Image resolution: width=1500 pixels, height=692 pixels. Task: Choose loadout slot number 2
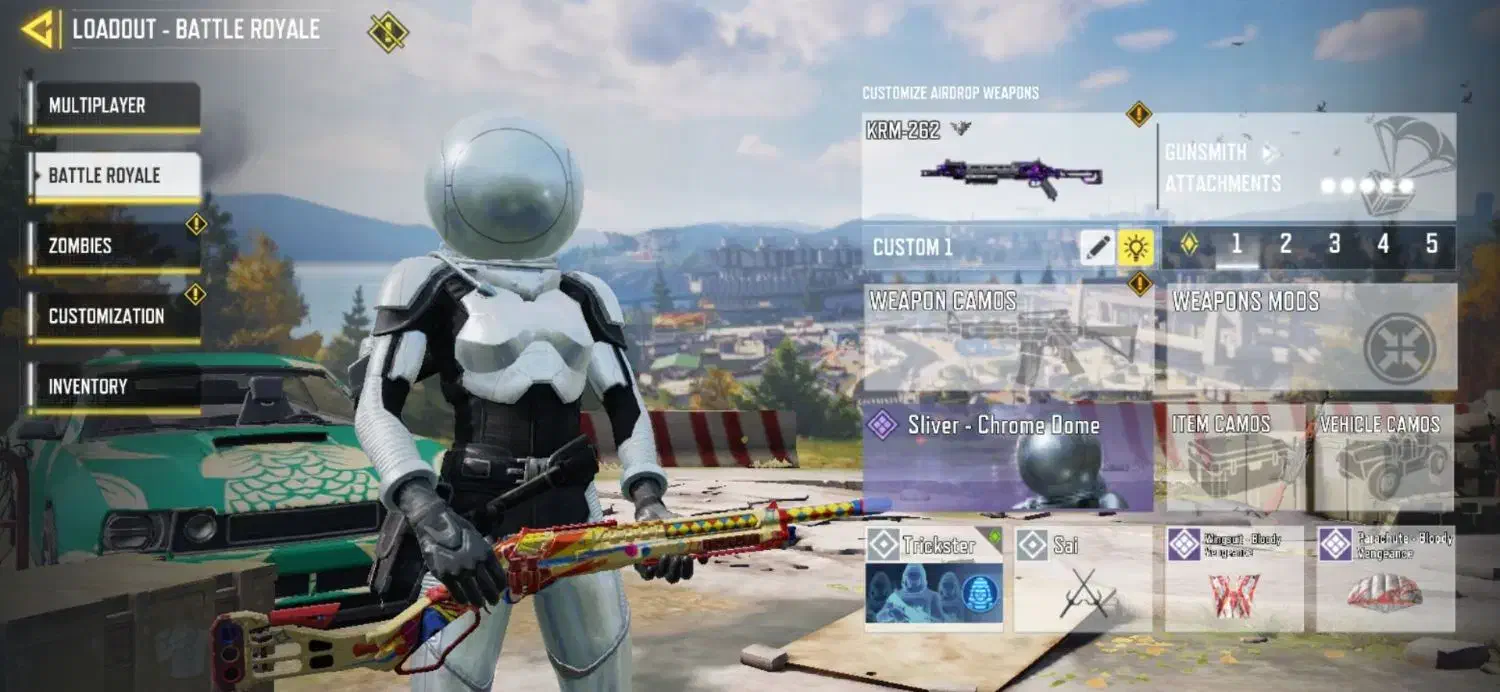(1285, 245)
